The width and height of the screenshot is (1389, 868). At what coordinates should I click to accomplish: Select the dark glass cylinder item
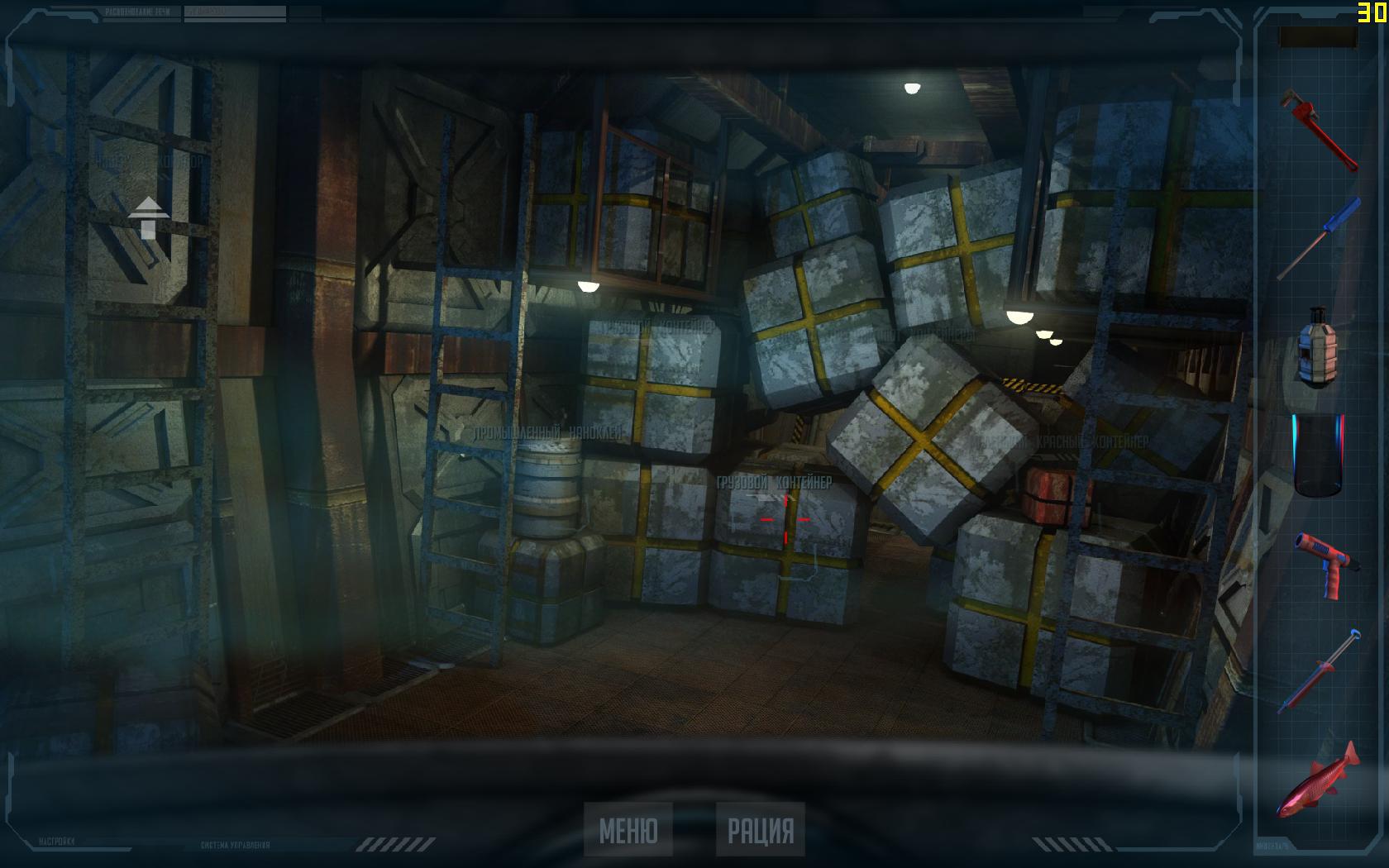[x=1318, y=455]
